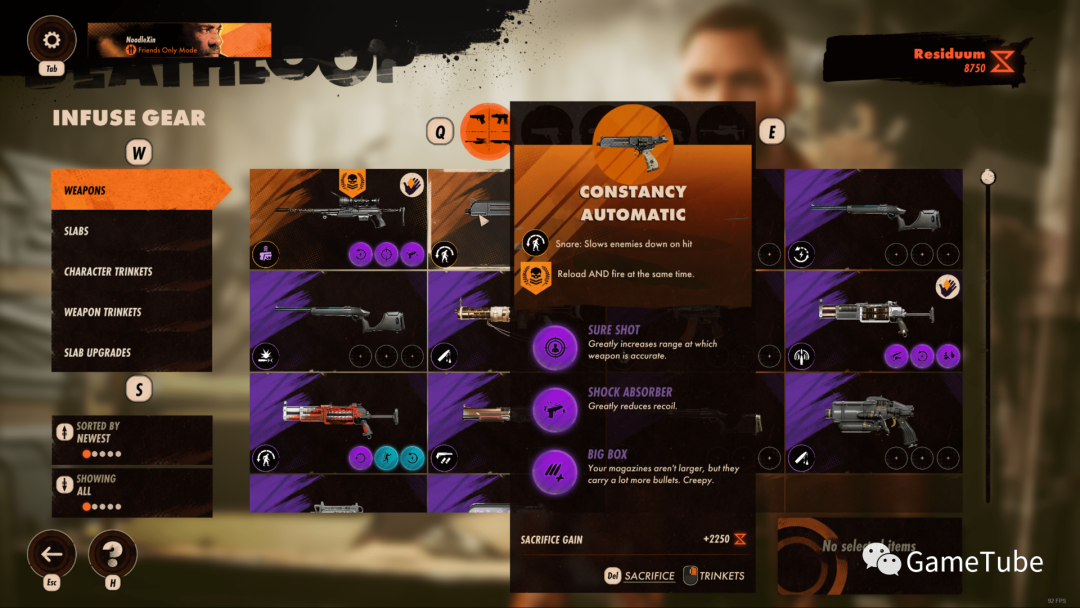
Task: Show the Slab Upgrades category
Action: 132,353
